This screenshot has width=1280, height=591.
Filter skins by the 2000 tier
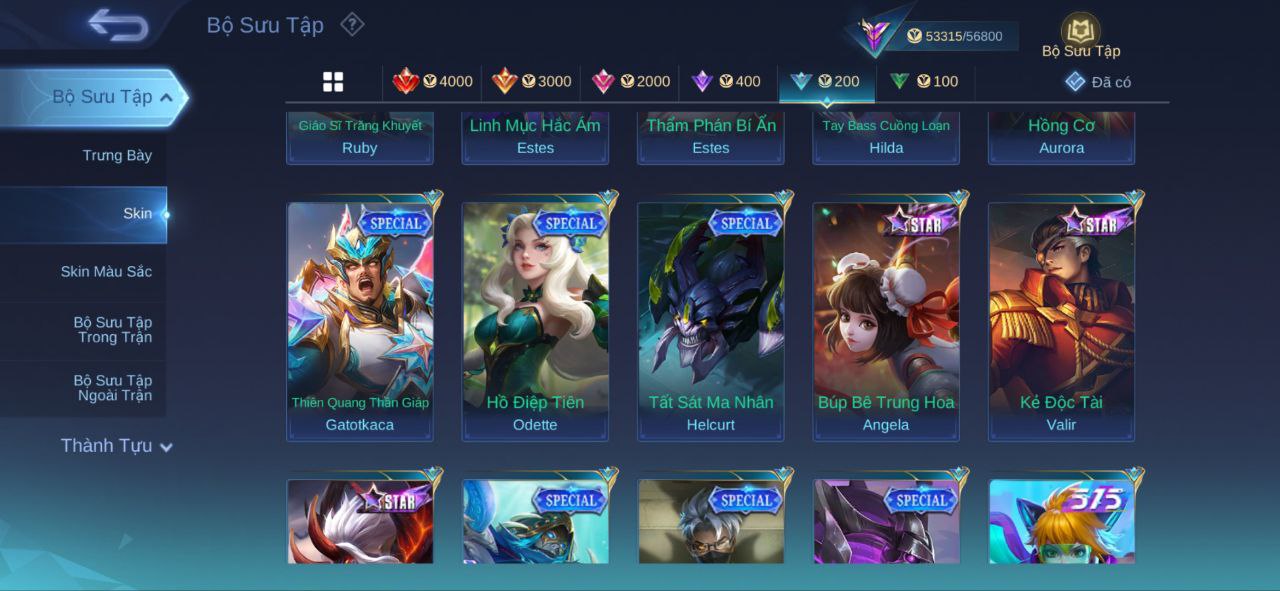pos(631,82)
